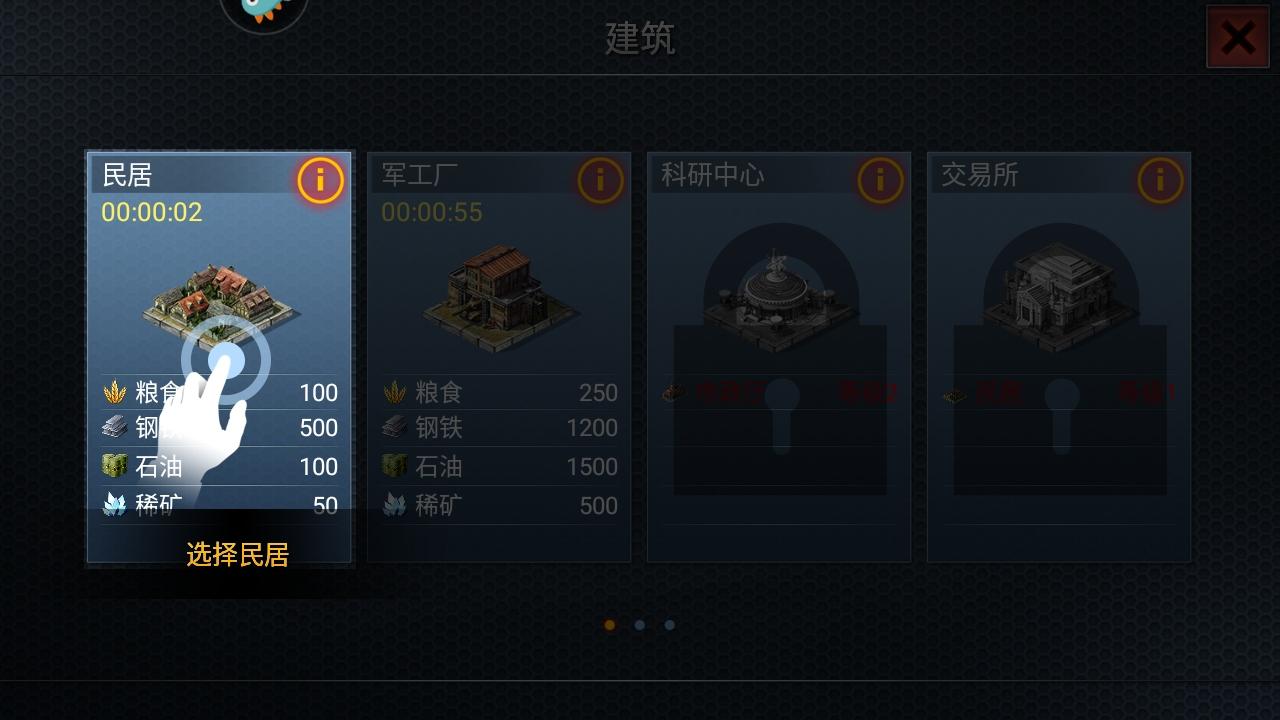Select the 民居 building thumbnail

[x=218, y=300]
